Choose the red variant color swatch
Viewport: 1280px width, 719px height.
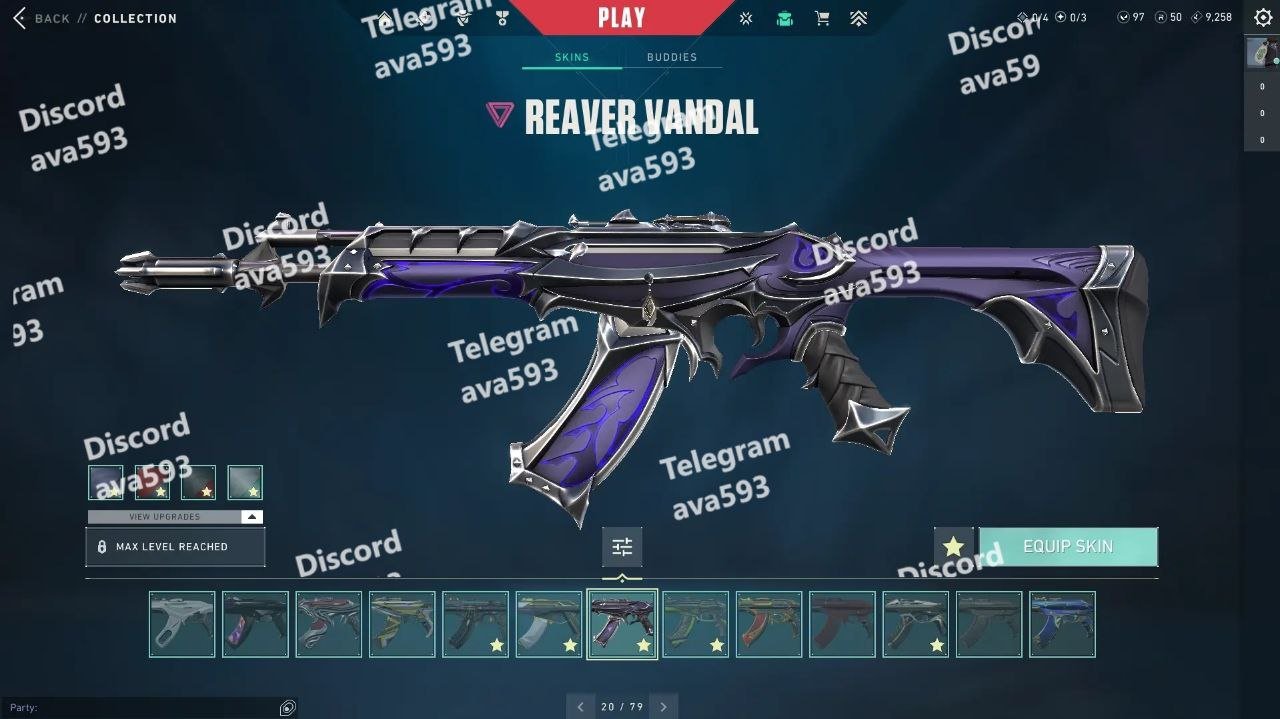coord(152,483)
